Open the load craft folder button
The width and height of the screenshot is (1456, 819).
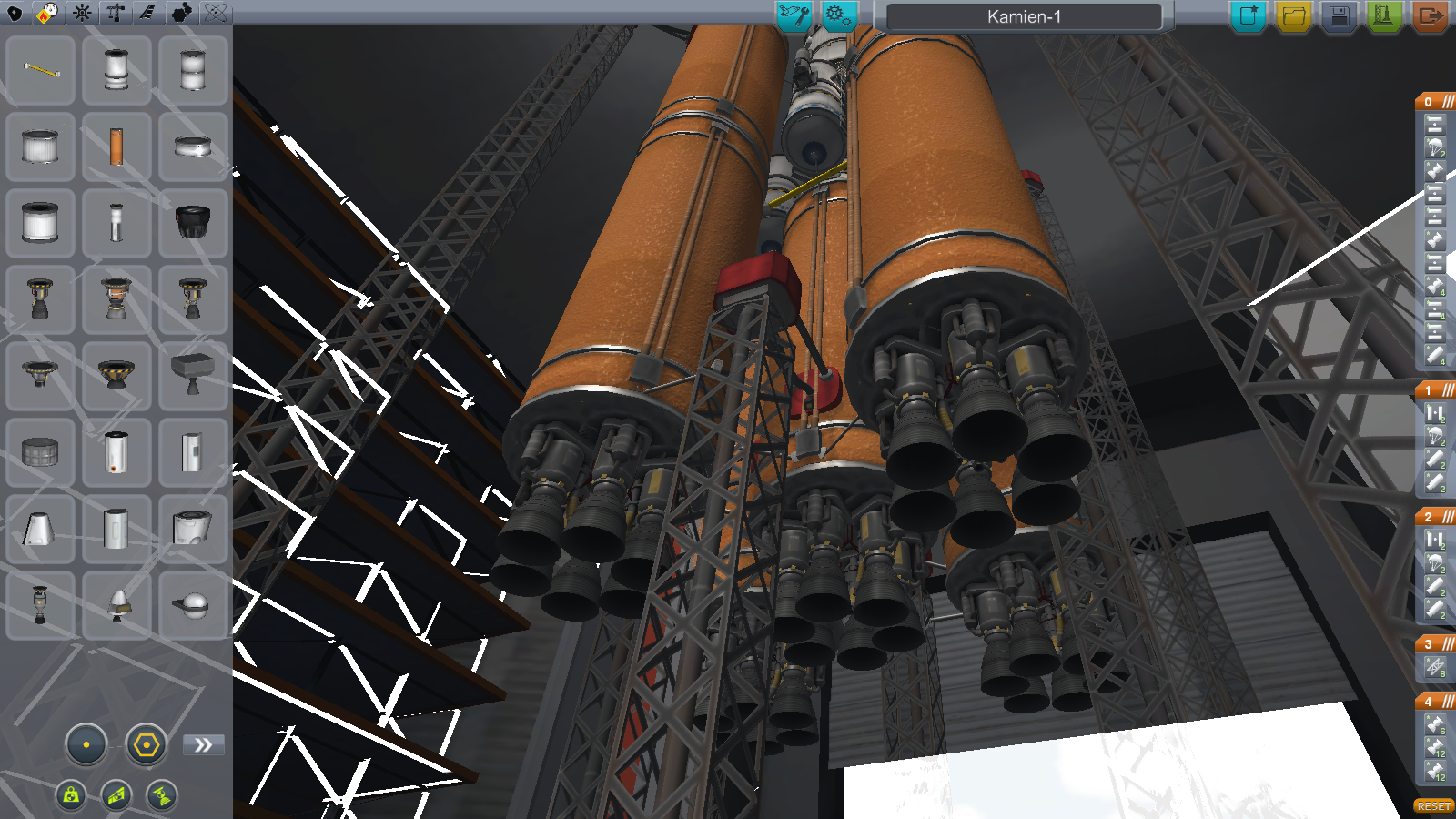(1293, 15)
